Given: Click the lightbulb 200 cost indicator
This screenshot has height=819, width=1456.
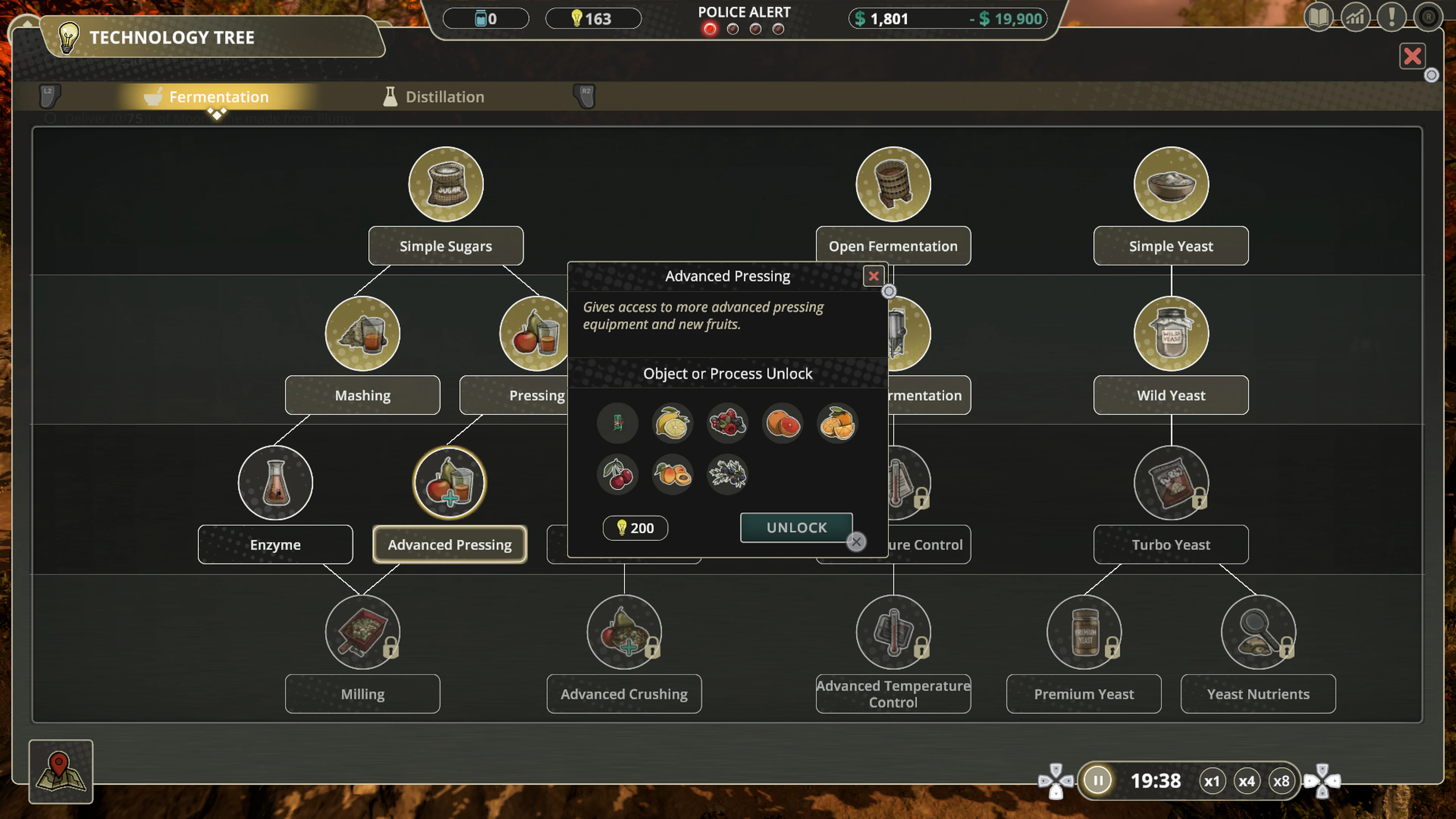Looking at the screenshot, I should tap(634, 528).
